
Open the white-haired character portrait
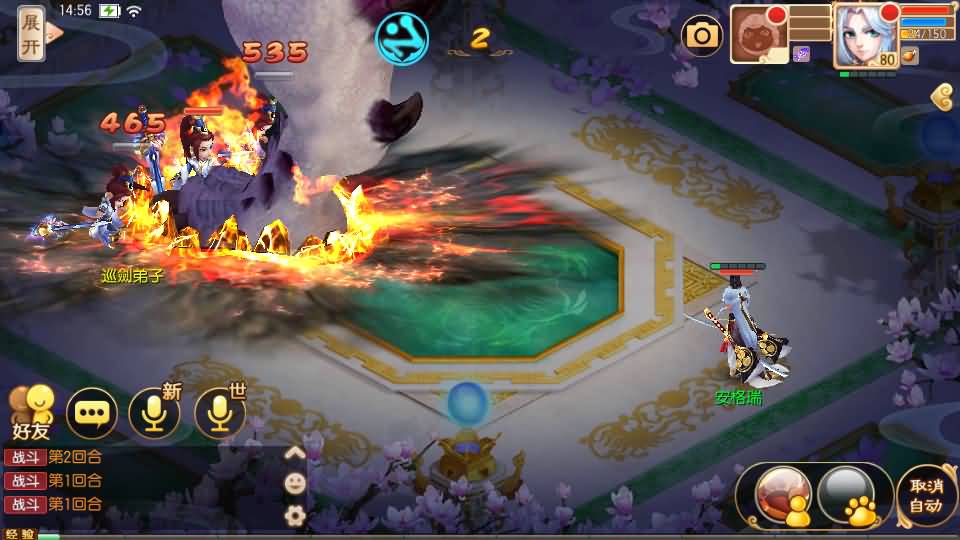[x=865, y=35]
